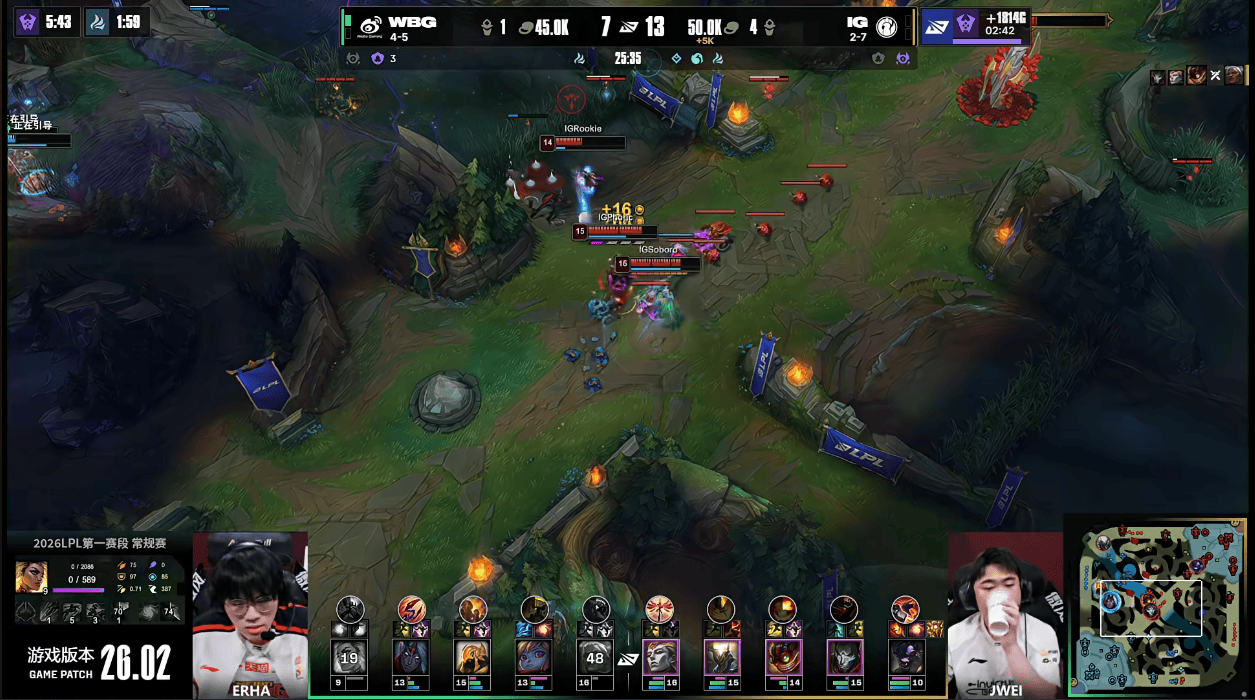Select the dead champion with 48 respawn timer

point(597,657)
